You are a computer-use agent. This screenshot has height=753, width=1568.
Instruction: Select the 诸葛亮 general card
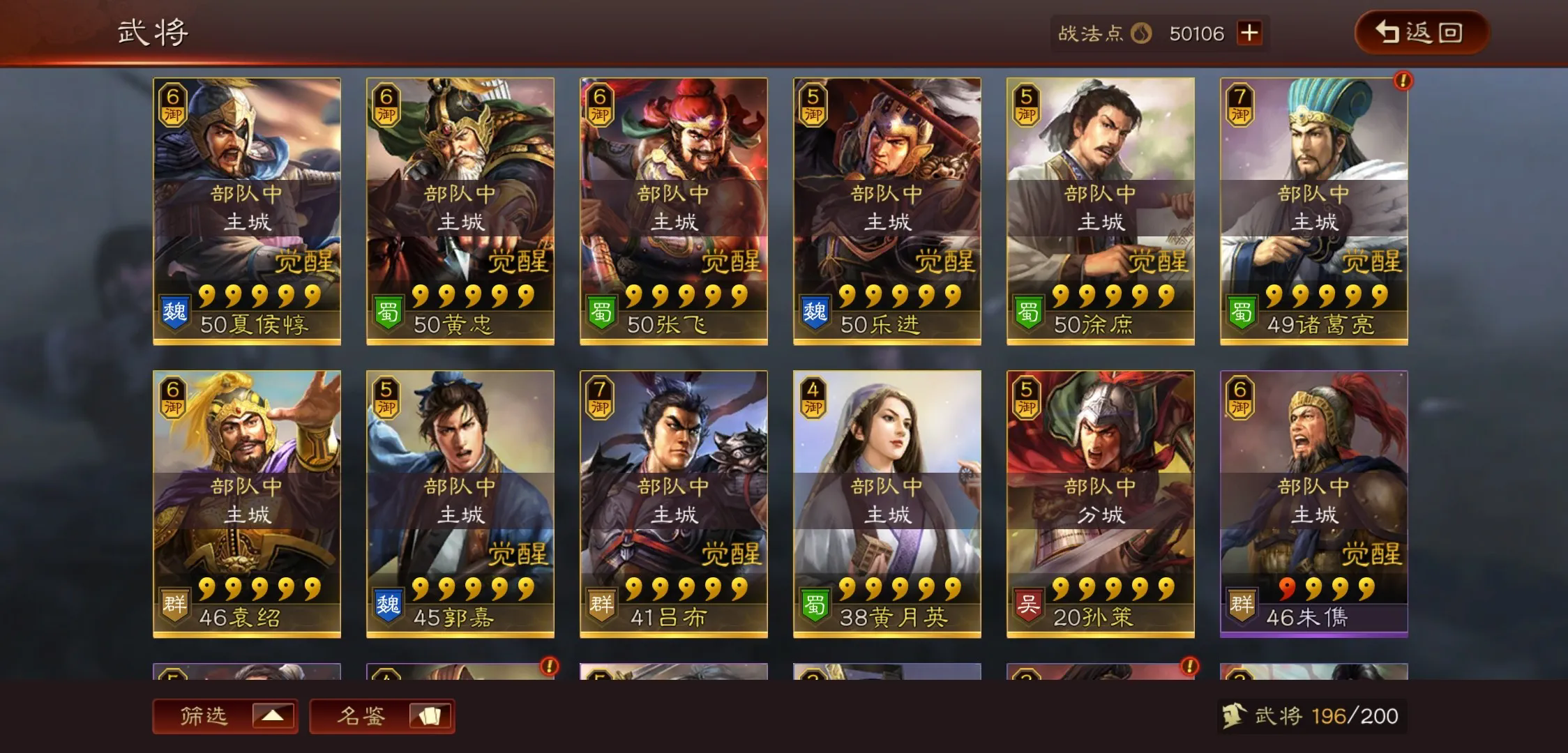coord(1314,211)
